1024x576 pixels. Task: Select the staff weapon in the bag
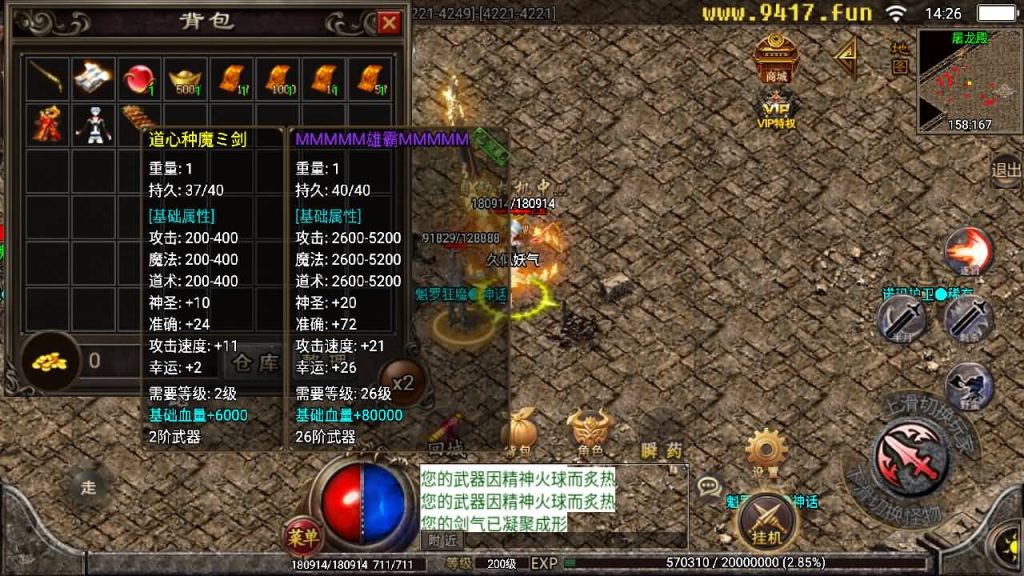(46, 78)
